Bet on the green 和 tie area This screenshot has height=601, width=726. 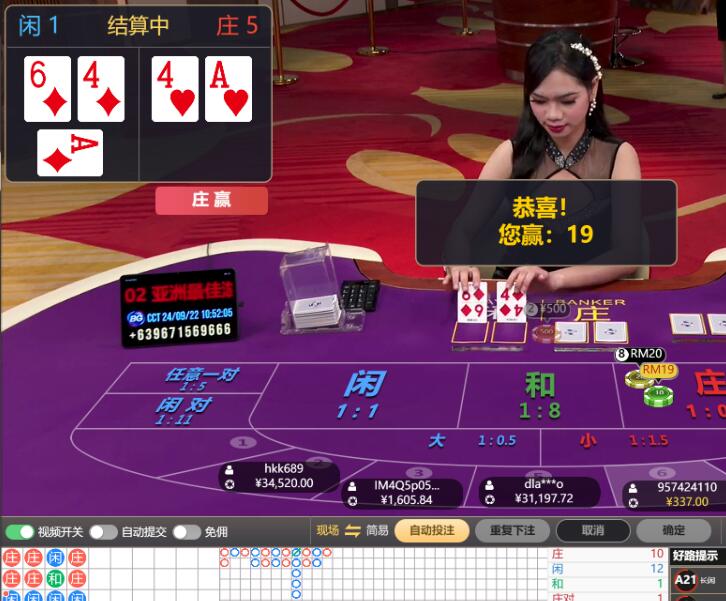click(x=539, y=393)
